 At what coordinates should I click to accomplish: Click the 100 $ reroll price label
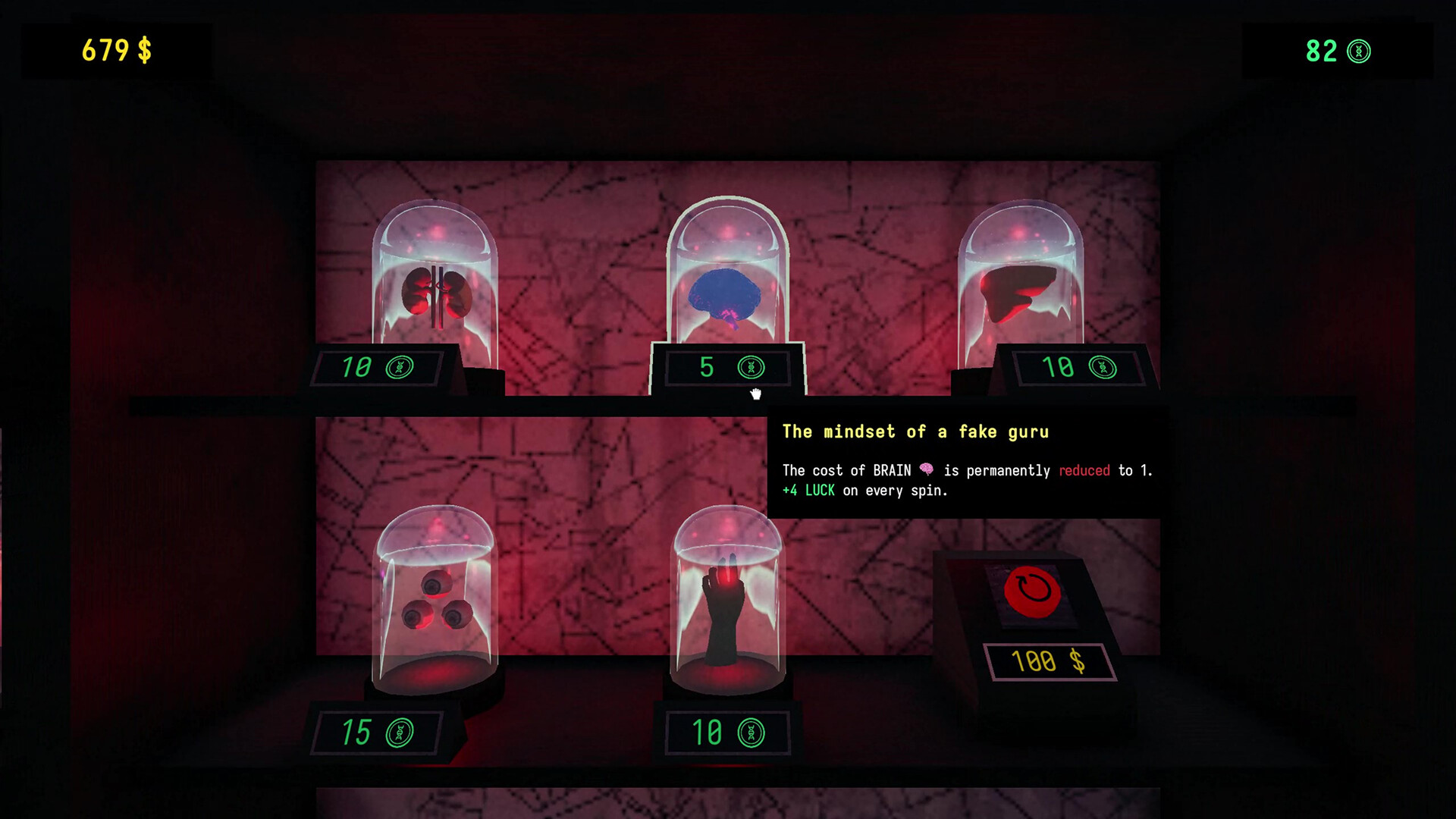pos(1049,661)
